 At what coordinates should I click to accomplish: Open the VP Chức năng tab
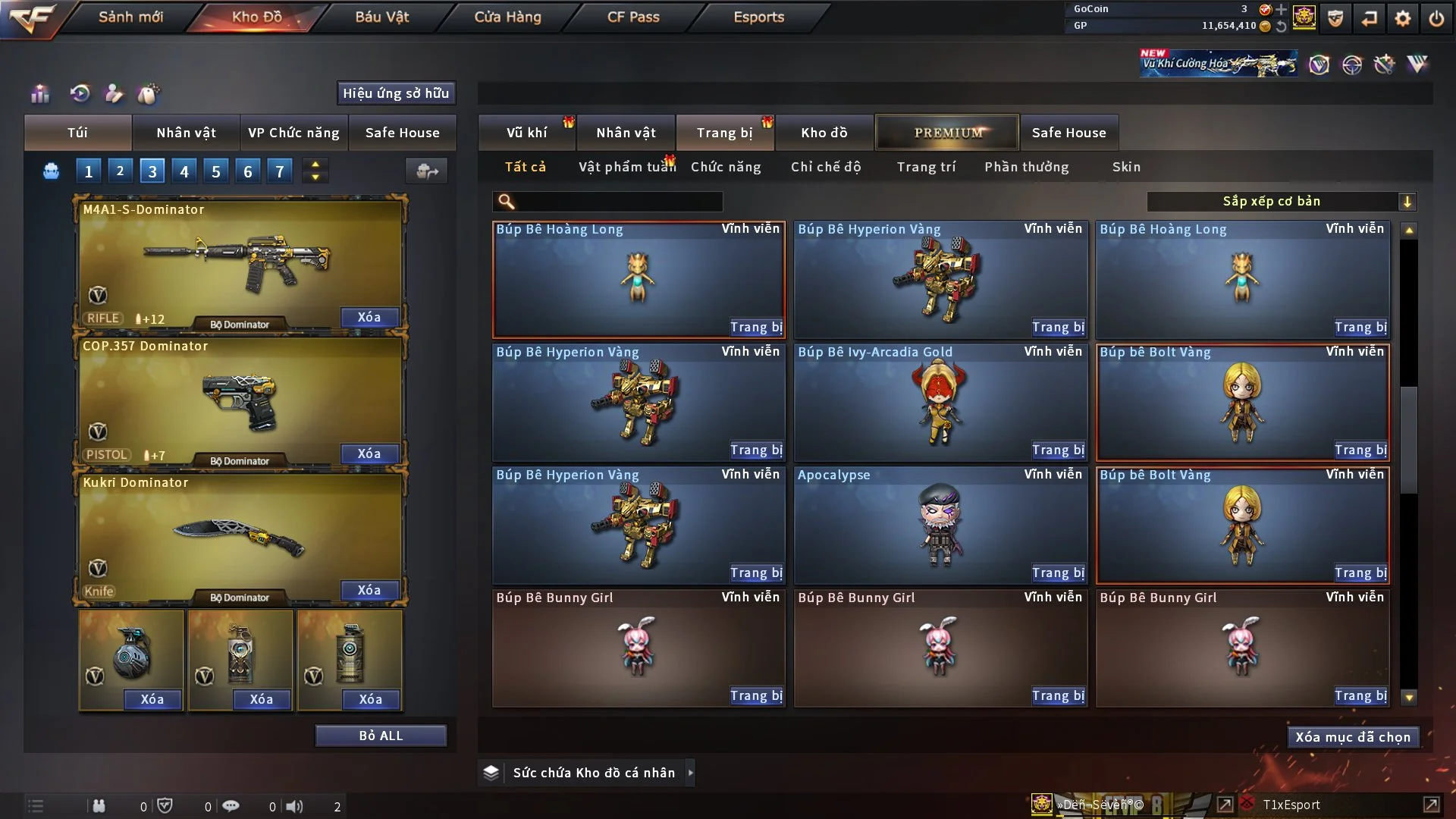[293, 133]
